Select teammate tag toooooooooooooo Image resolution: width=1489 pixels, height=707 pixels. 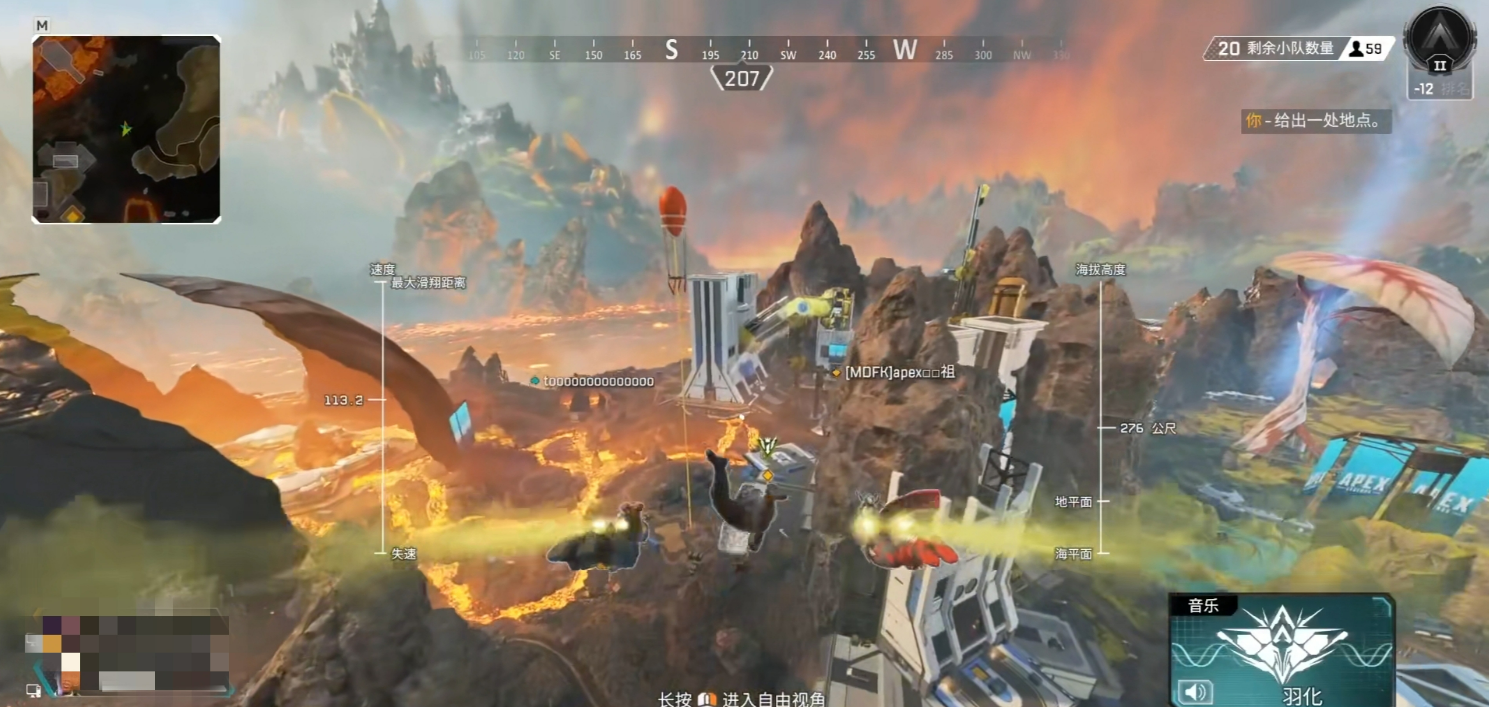point(598,381)
